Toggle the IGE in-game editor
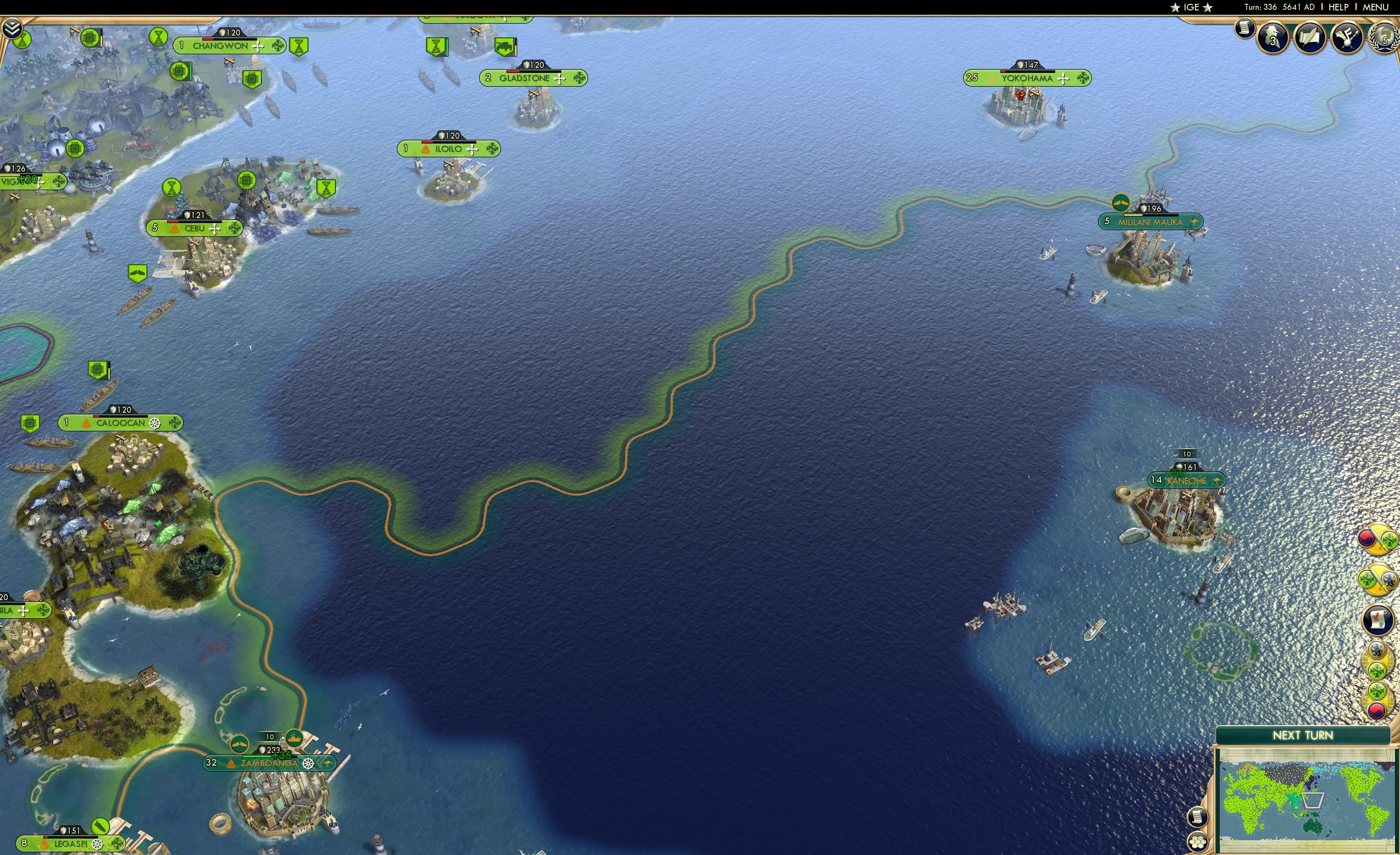Screen dimensions: 1400x855 [x=1191, y=7]
